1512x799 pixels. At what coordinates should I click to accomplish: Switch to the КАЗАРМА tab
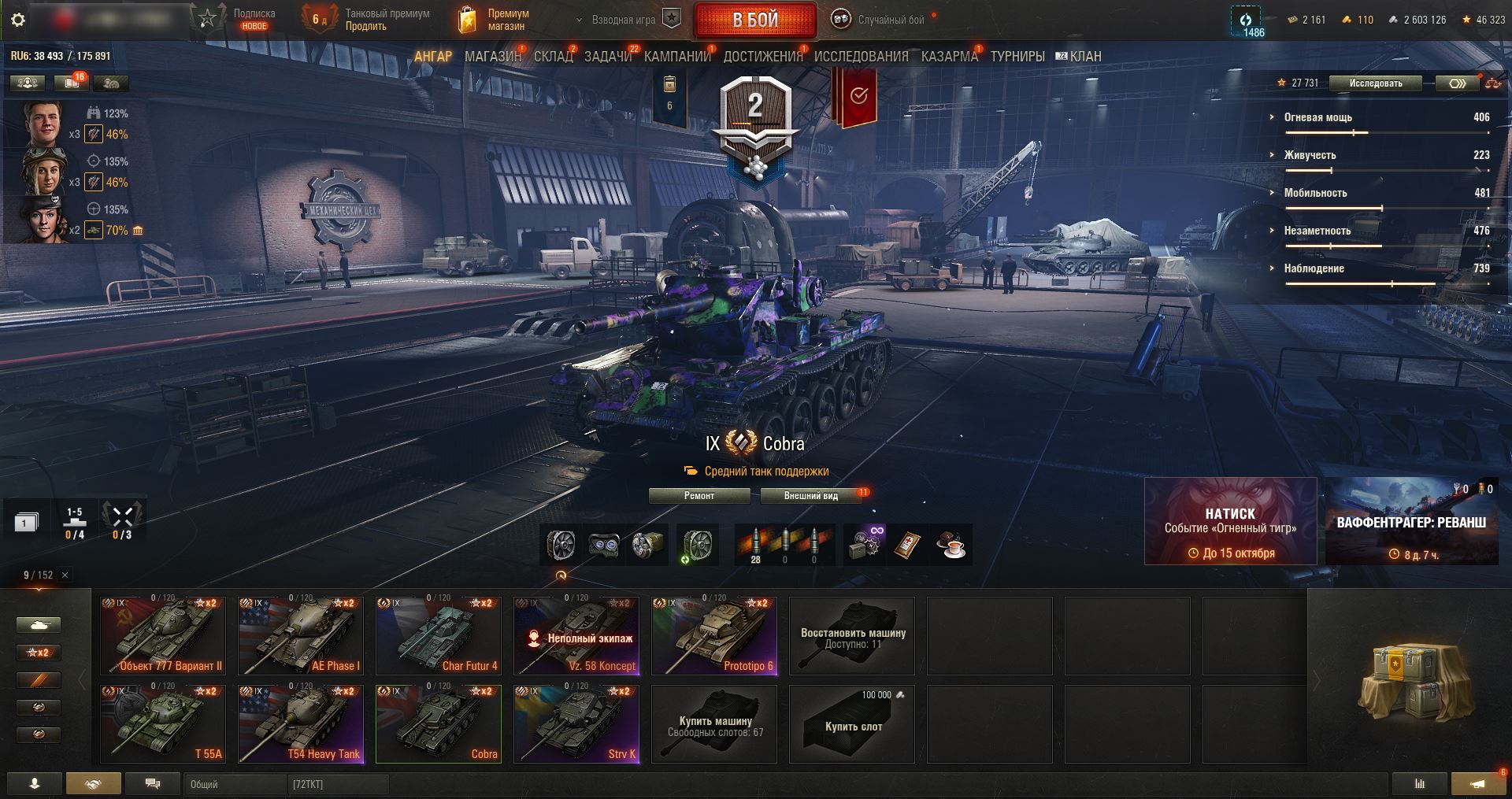(x=949, y=57)
